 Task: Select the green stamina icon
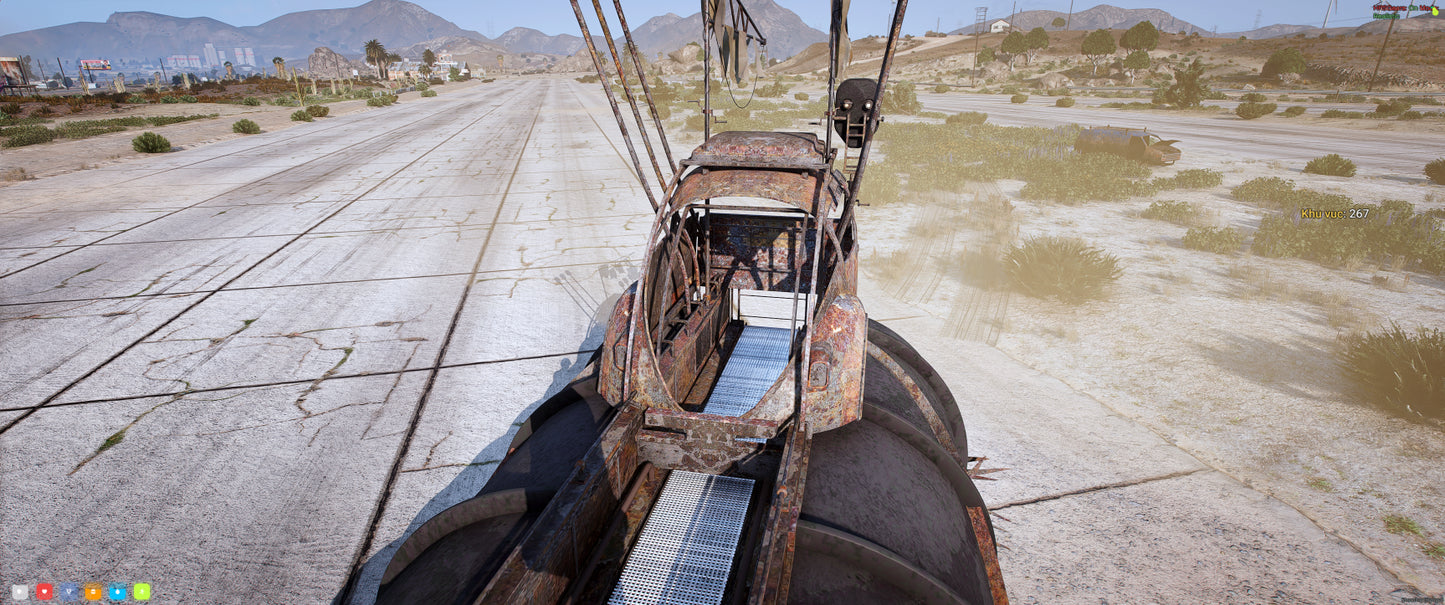[142, 591]
